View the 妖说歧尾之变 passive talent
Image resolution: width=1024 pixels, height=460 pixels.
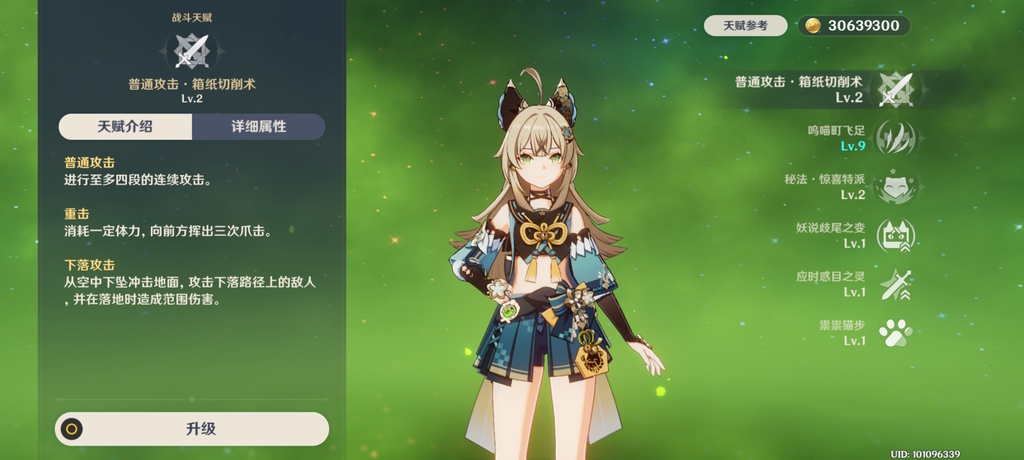click(x=894, y=236)
